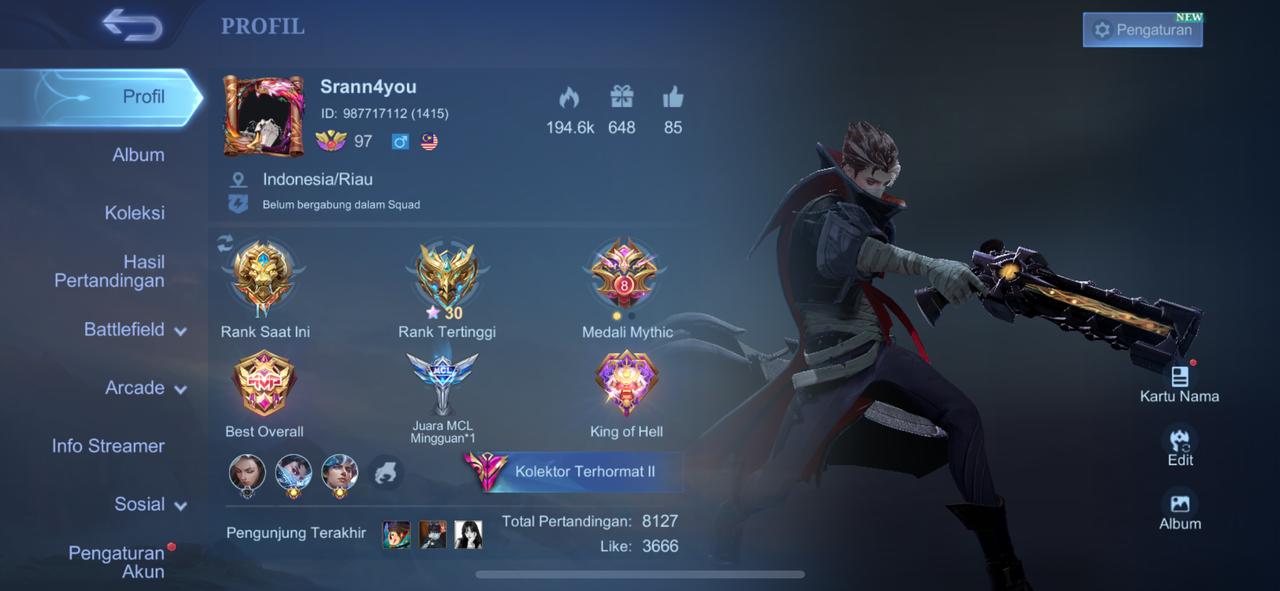Go back using the return arrow
The height and width of the screenshot is (591, 1280).
click(132, 27)
